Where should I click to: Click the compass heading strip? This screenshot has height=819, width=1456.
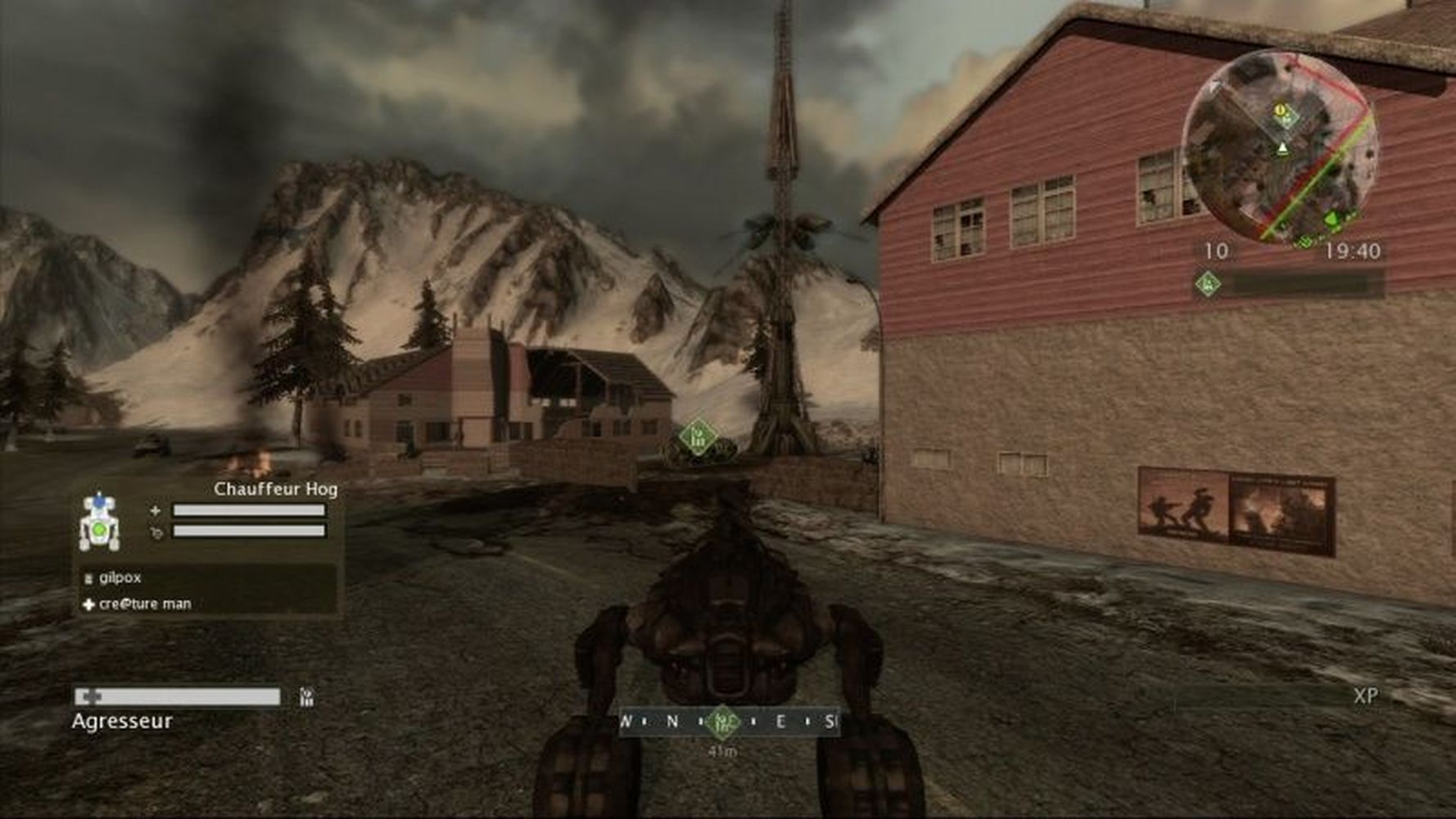[729, 722]
